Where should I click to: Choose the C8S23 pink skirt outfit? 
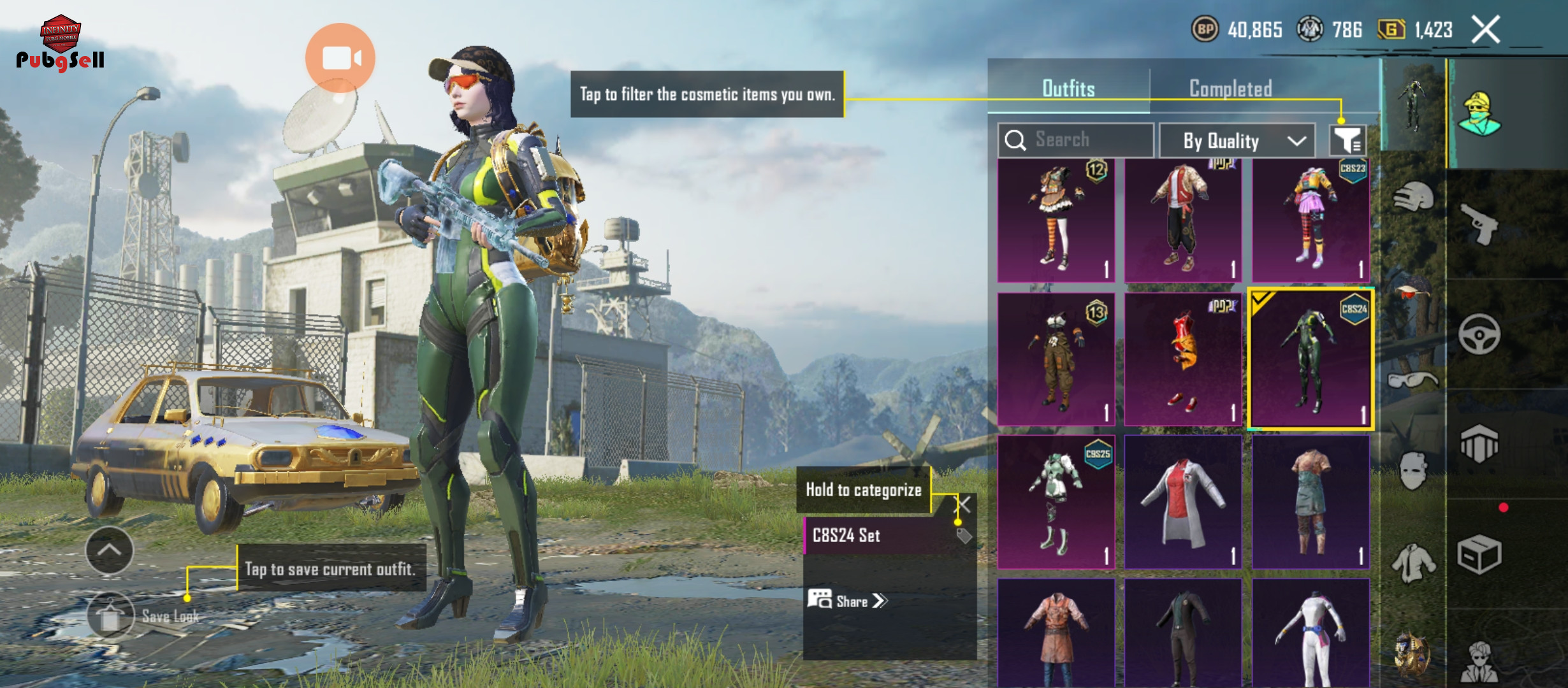[1310, 220]
